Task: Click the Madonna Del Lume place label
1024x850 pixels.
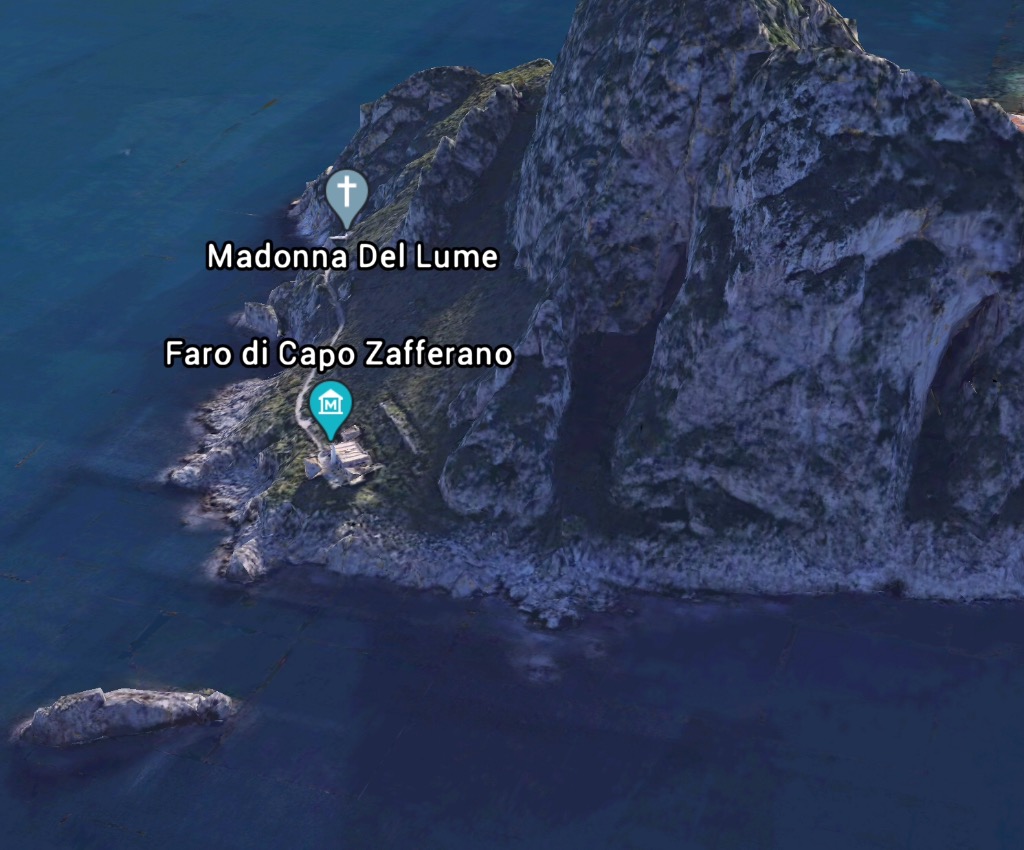Action: (352, 257)
